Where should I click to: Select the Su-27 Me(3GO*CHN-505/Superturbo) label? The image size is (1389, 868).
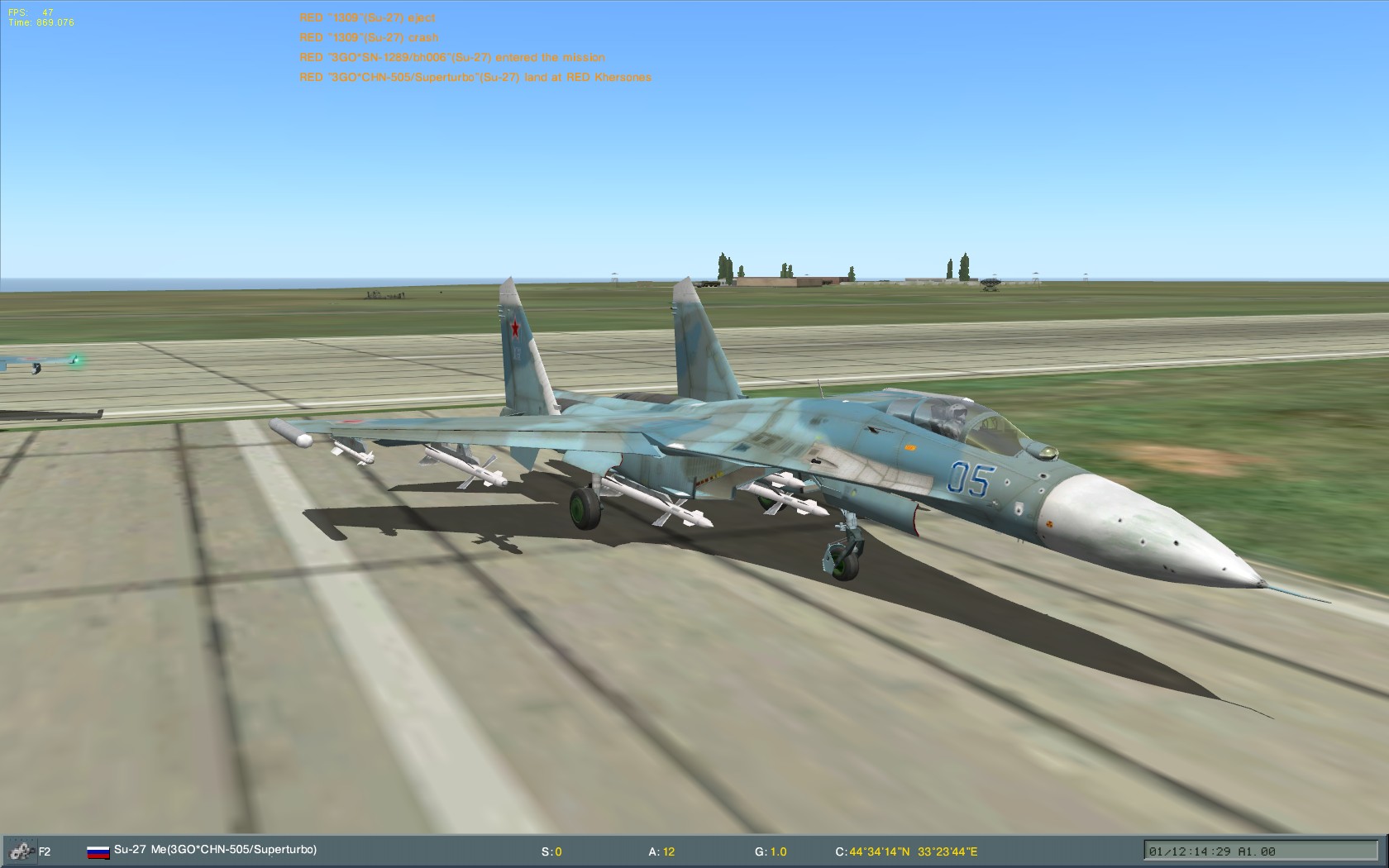click(217, 849)
